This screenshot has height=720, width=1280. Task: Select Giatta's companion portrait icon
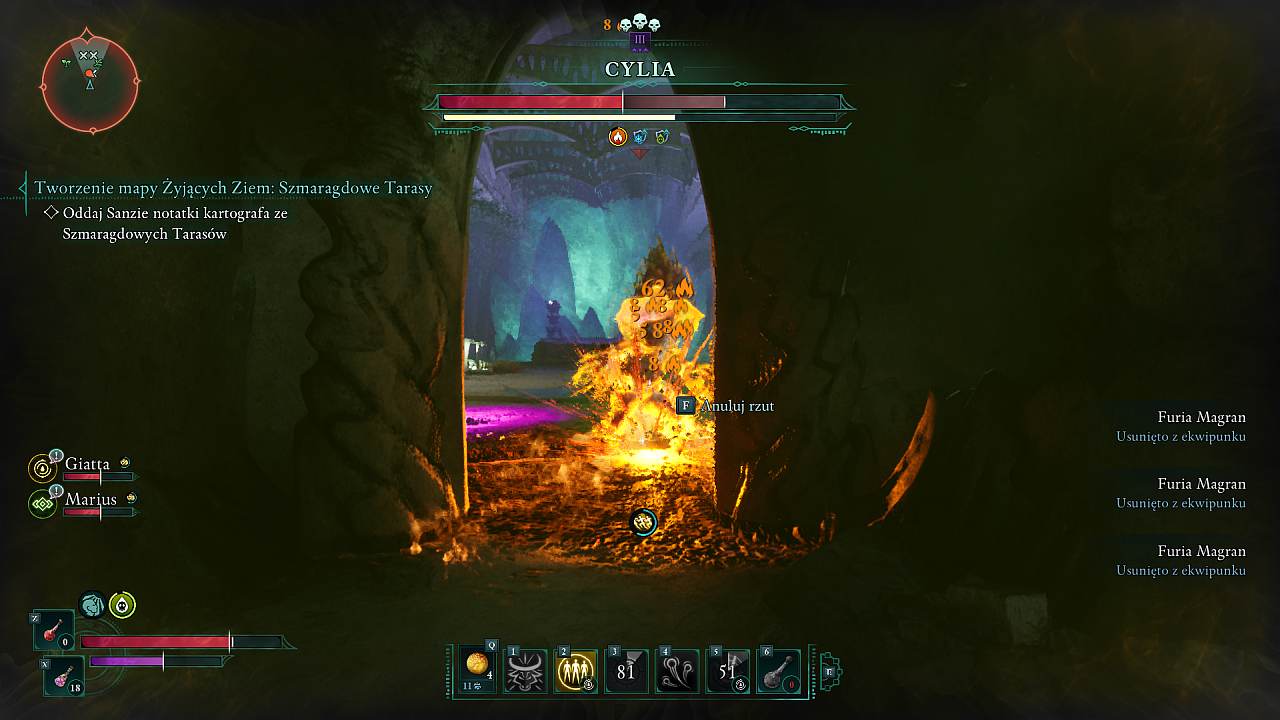pyautogui.click(x=43, y=468)
